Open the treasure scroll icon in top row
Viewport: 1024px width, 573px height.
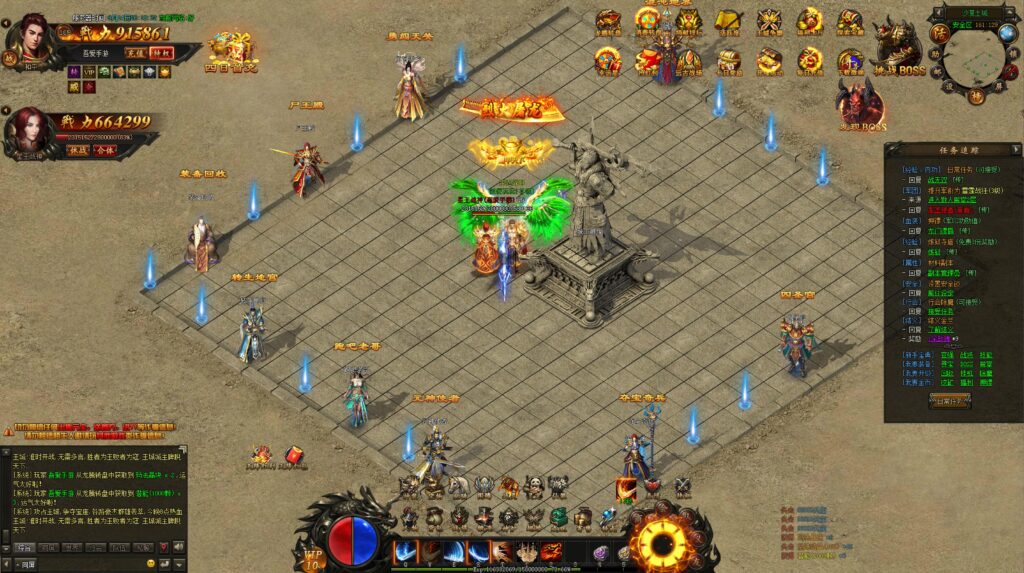[726, 21]
